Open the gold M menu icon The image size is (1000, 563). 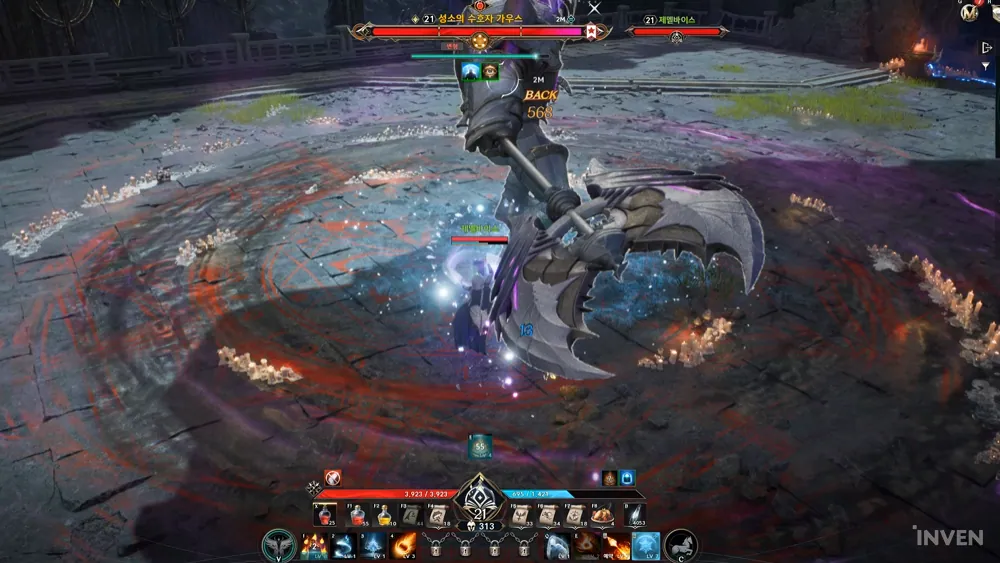point(966,13)
